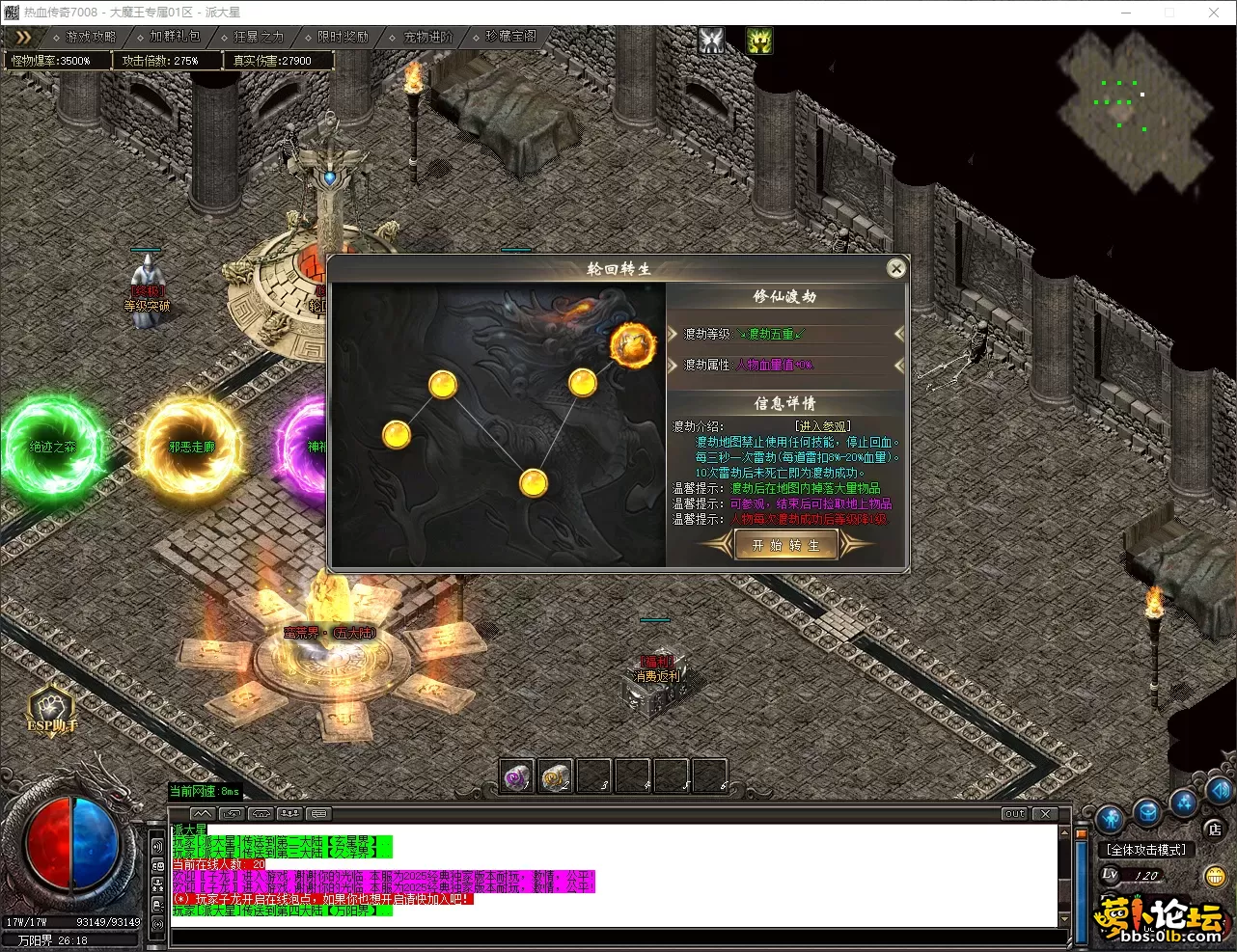The width and height of the screenshot is (1237, 952).
Task: Use the purple scroll in hotbar slot 1
Action: 518,776
